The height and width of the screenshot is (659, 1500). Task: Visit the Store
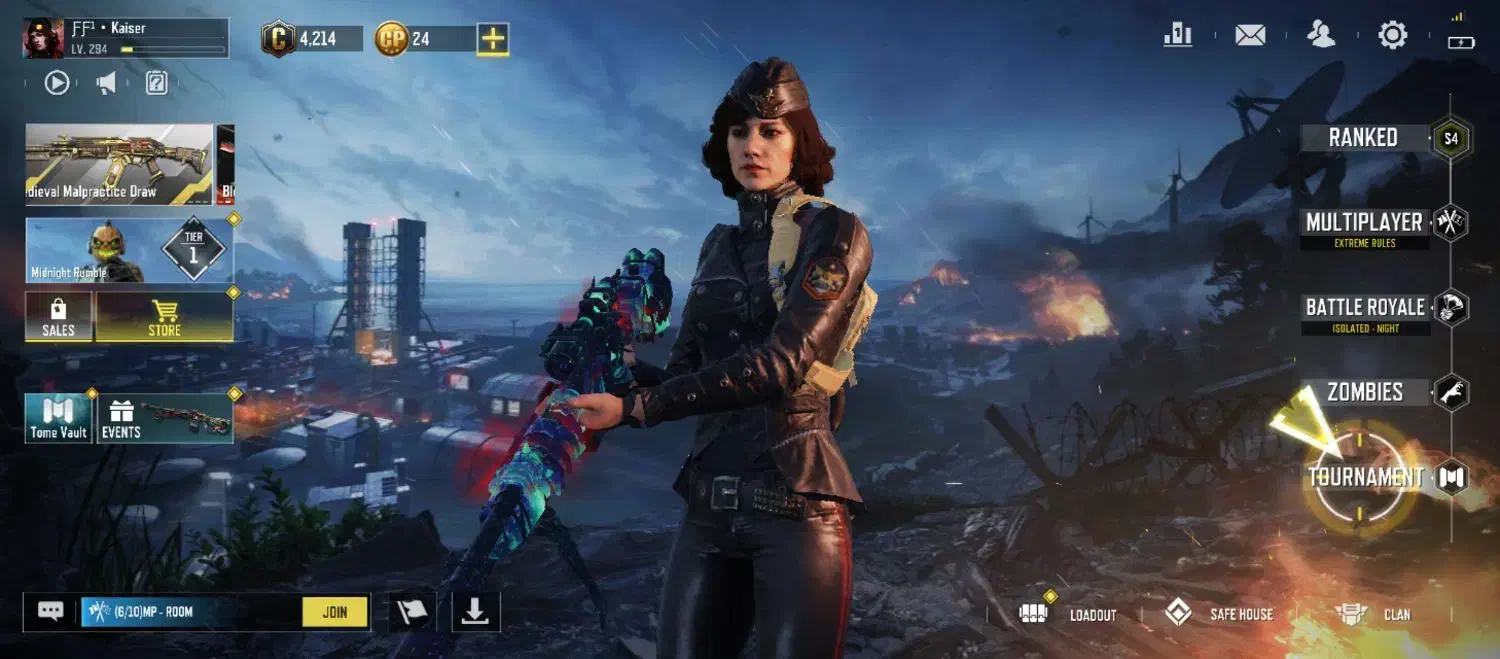click(x=164, y=317)
